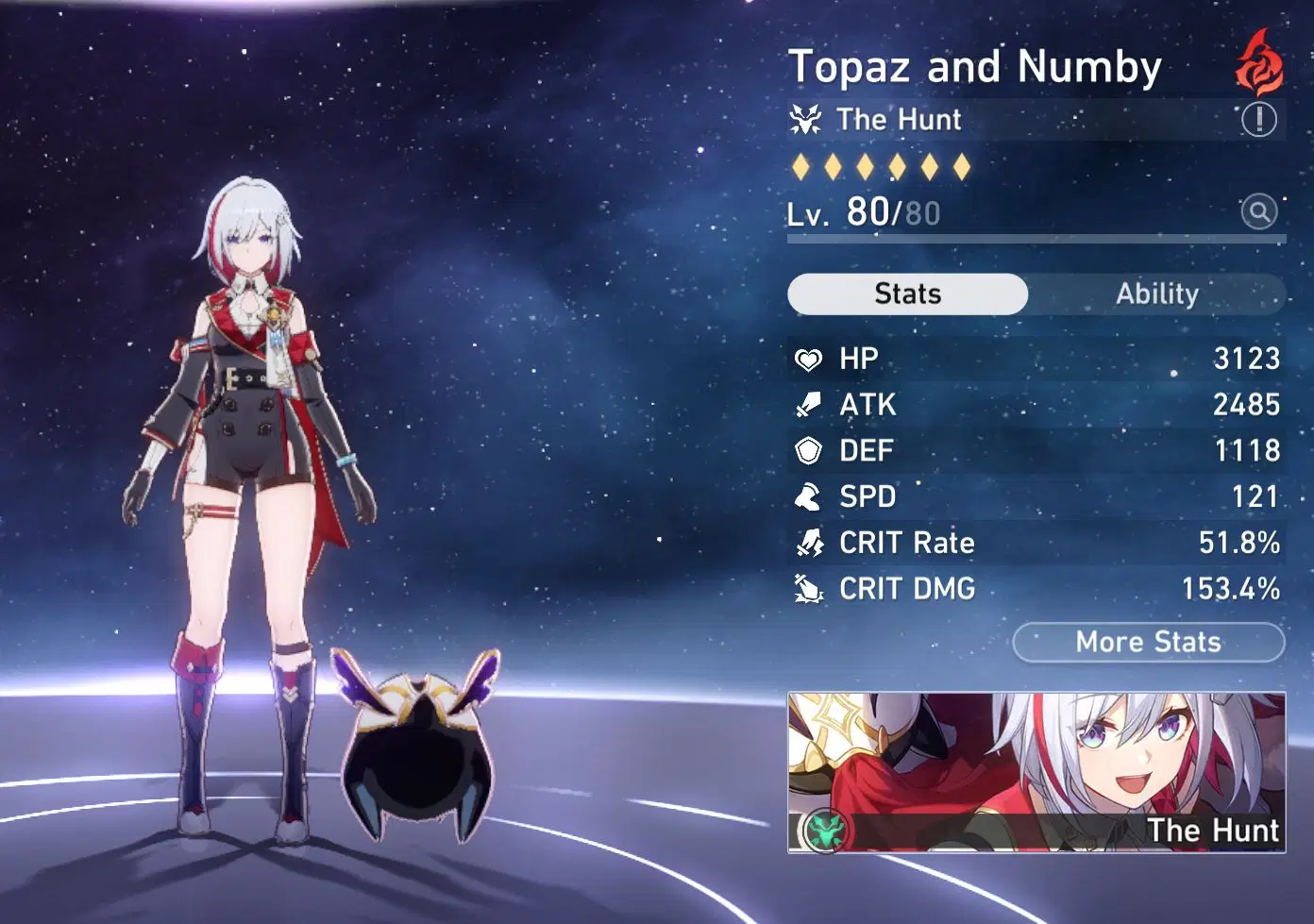Click the HP heart icon

[x=809, y=360]
